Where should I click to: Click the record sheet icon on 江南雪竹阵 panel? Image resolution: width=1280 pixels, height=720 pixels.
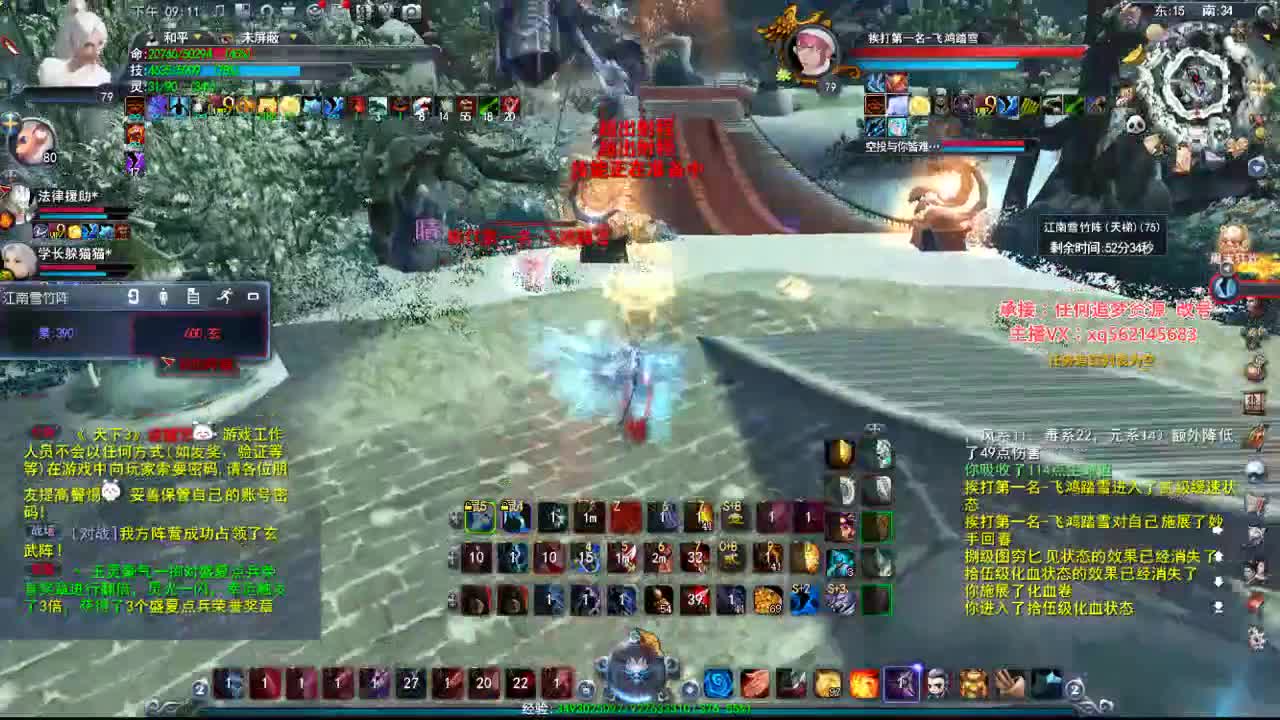192,297
